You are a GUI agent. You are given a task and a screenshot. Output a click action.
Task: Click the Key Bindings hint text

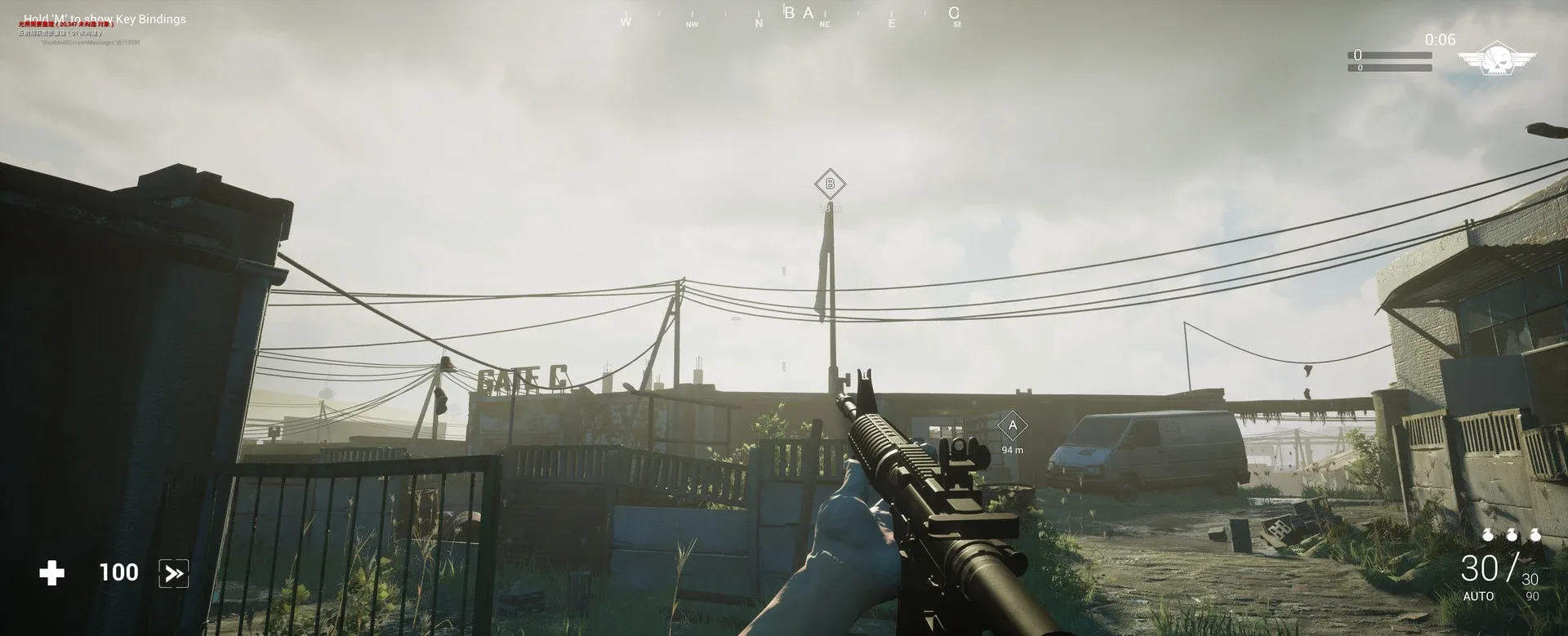click(x=105, y=18)
